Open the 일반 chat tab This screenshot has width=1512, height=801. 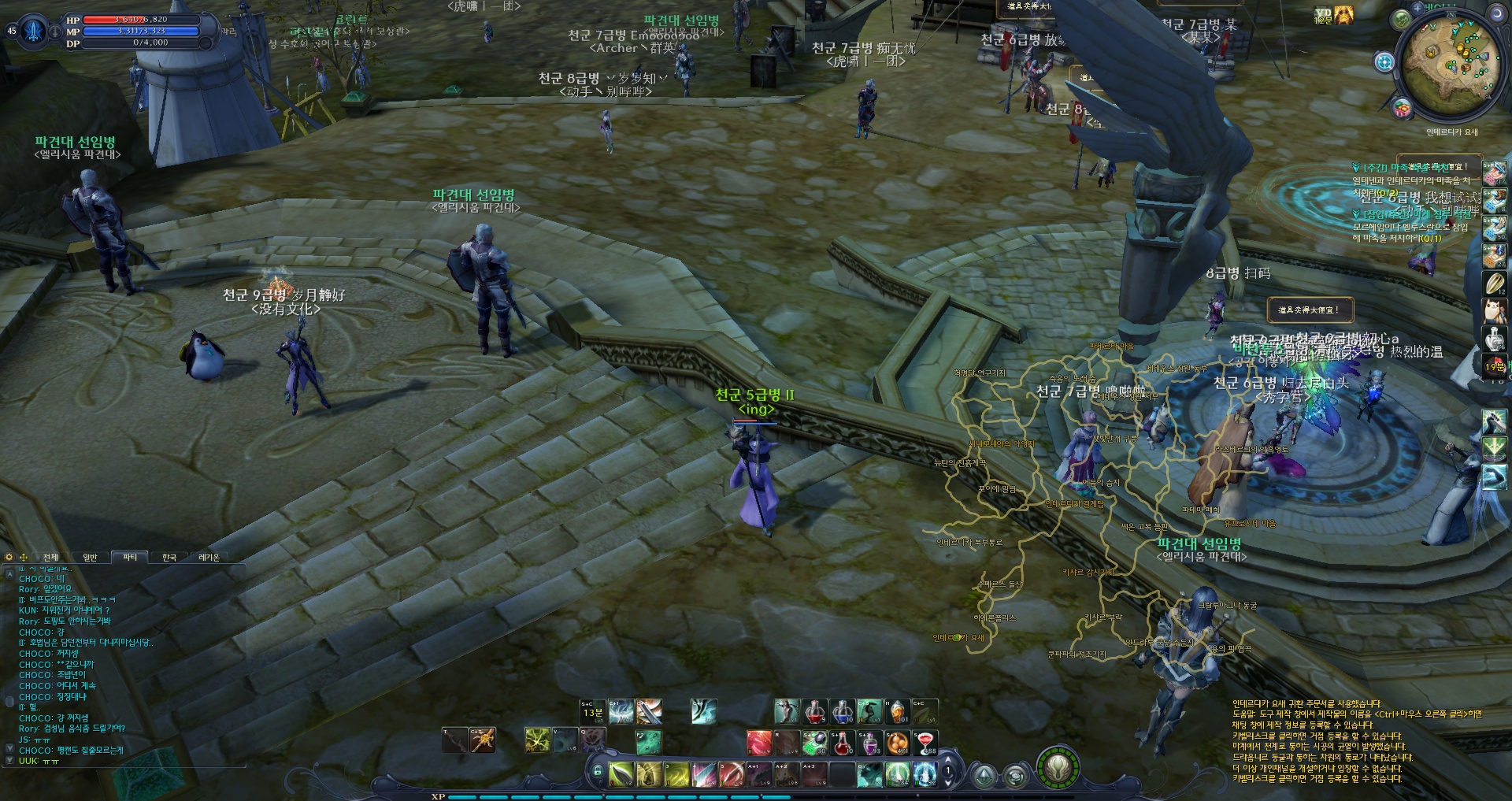coord(91,558)
